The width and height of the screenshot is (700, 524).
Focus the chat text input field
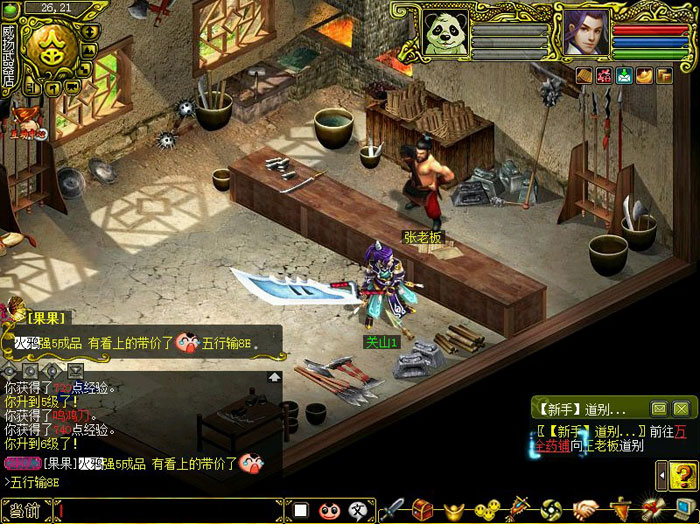click(170, 511)
